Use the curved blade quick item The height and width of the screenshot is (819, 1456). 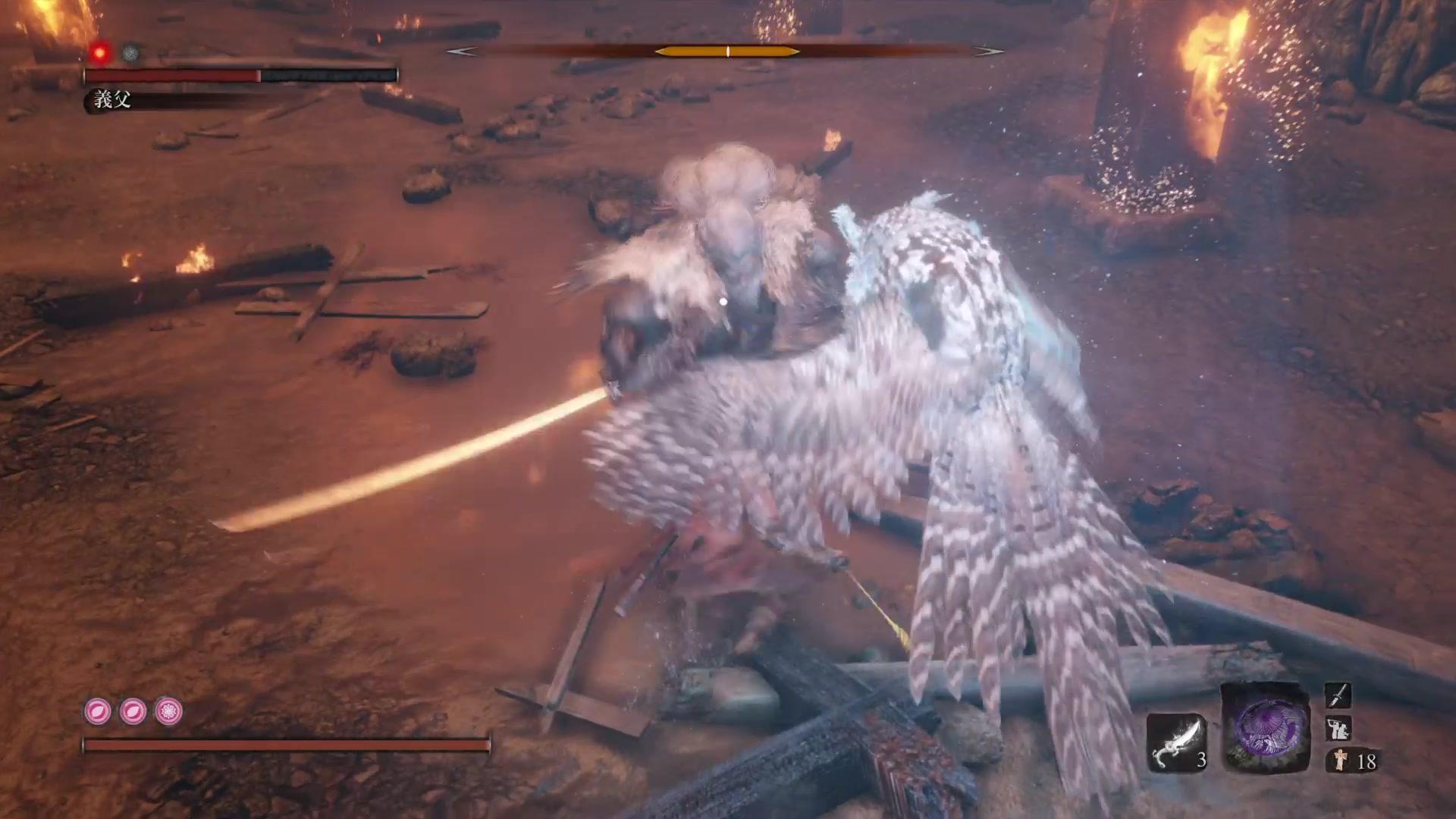1174,741
